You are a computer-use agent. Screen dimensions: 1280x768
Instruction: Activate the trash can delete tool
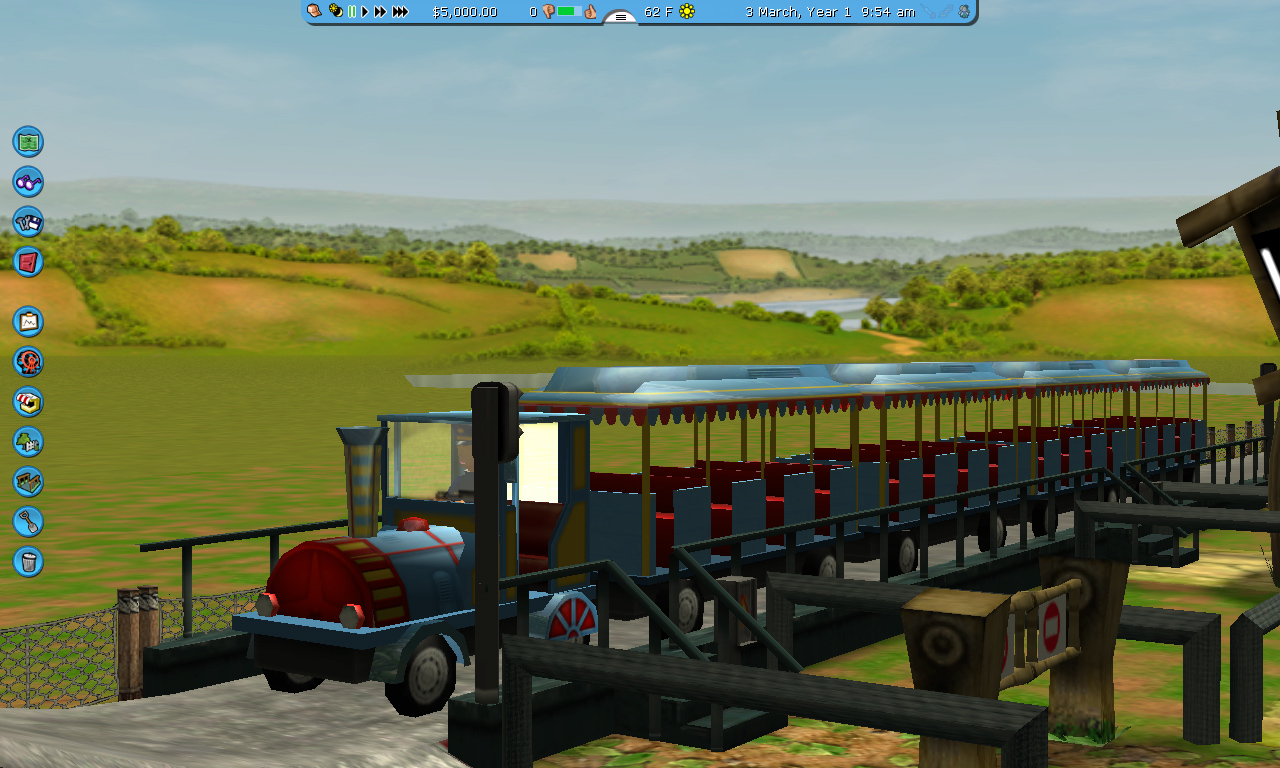28,561
